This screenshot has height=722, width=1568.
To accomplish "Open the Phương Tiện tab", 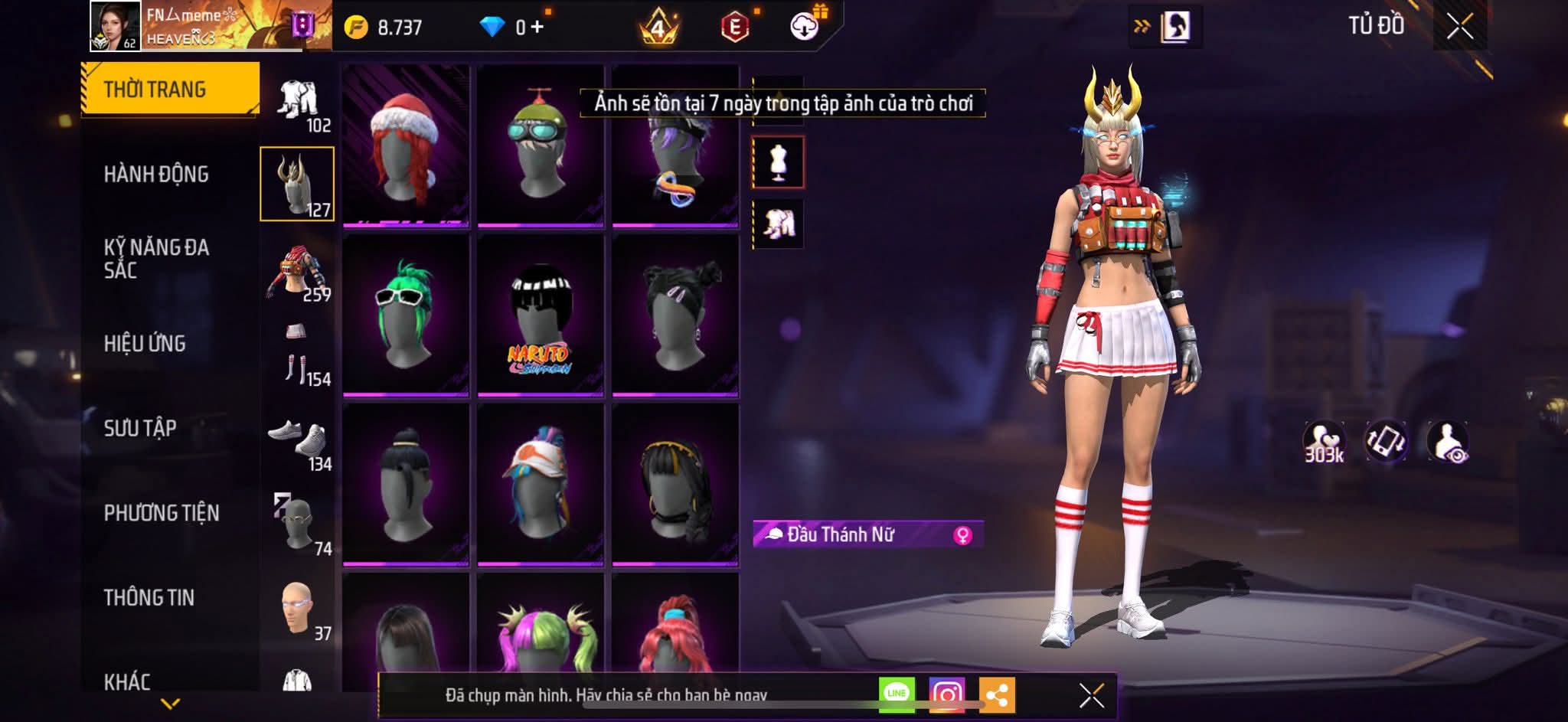I will tap(161, 513).
